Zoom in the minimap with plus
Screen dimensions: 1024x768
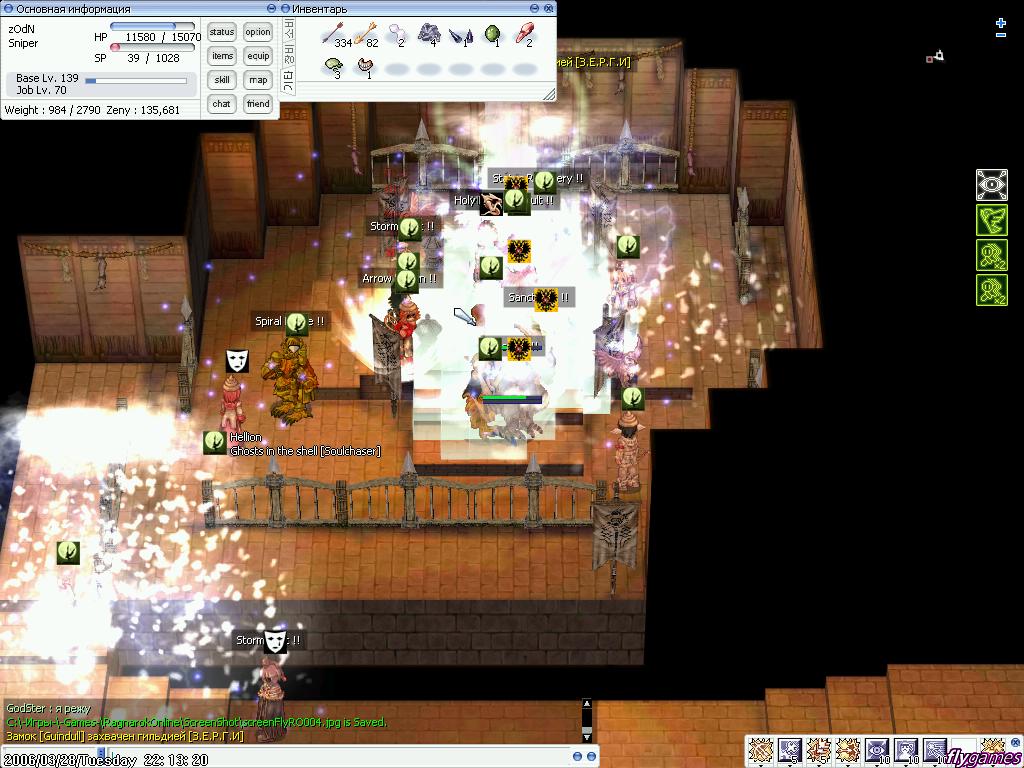1001,22
